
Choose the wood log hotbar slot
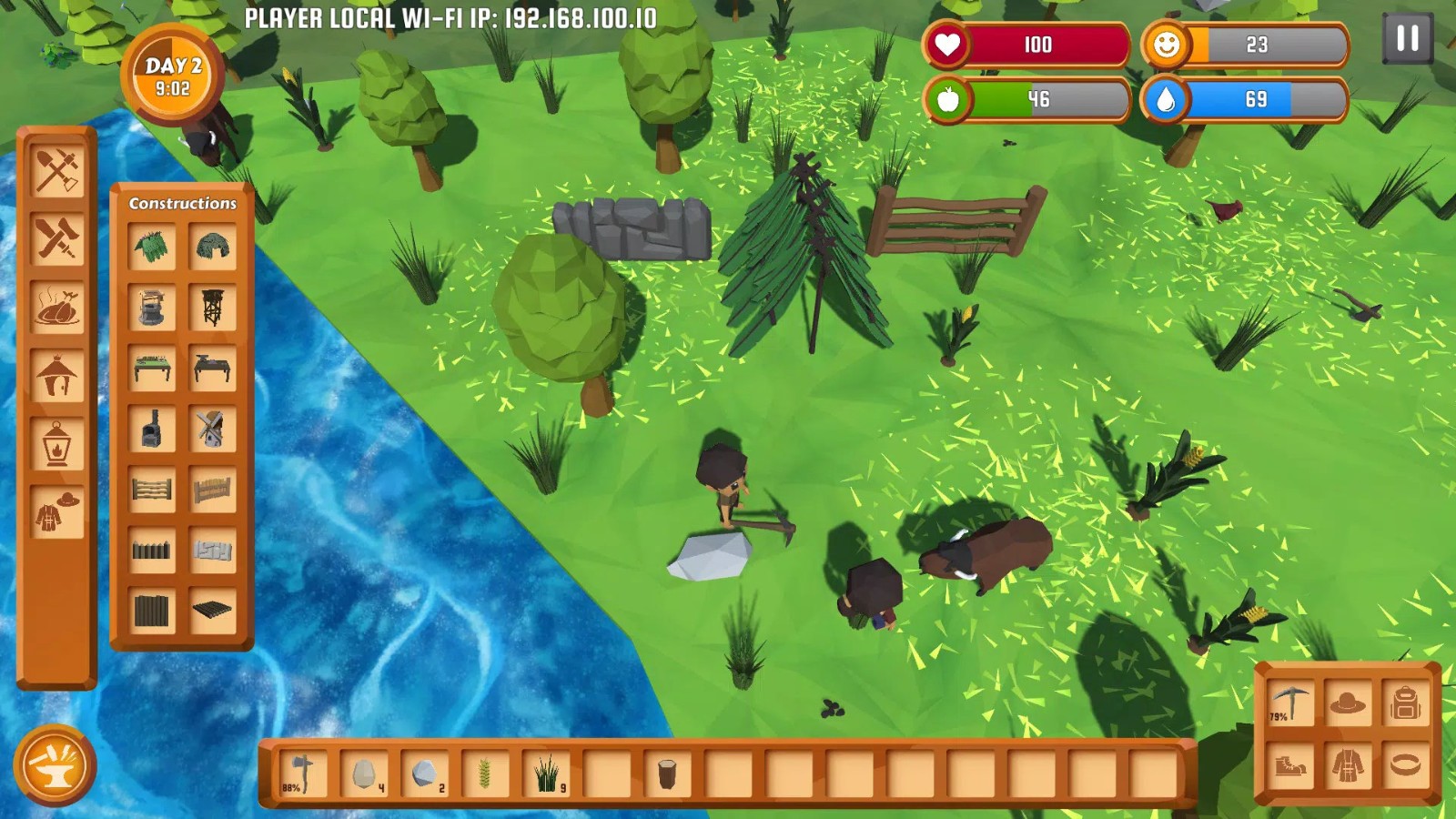point(667,774)
